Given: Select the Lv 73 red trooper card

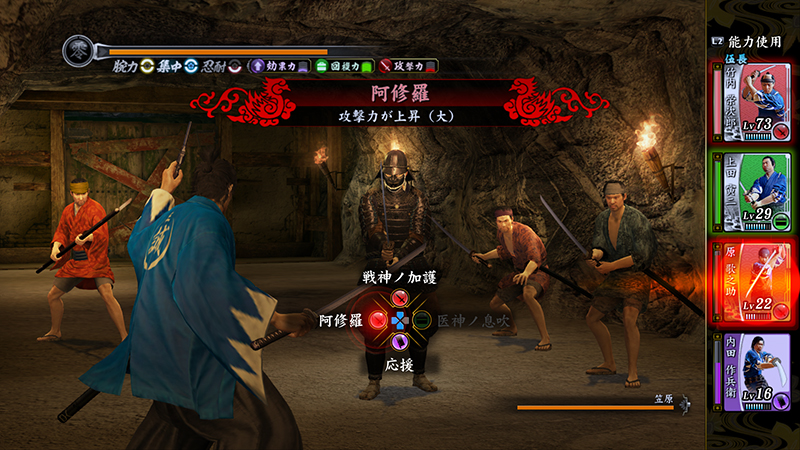Looking at the screenshot, I should tap(751, 100).
